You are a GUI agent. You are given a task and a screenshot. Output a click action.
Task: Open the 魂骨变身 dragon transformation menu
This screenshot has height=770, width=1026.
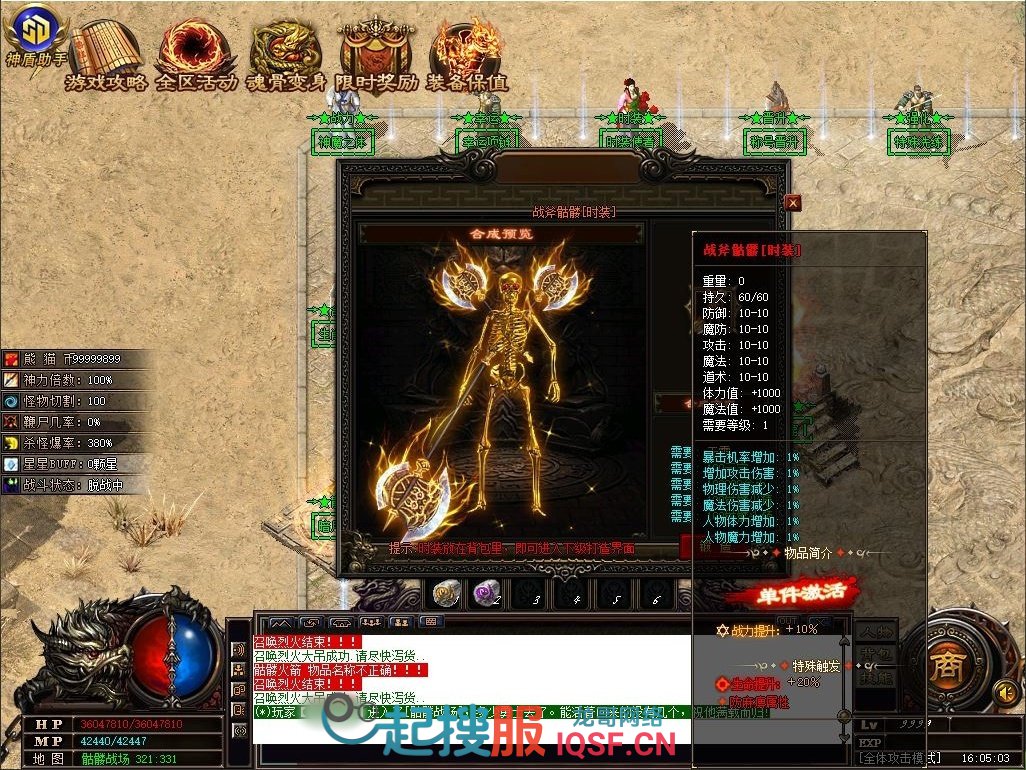(x=287, y=55)
